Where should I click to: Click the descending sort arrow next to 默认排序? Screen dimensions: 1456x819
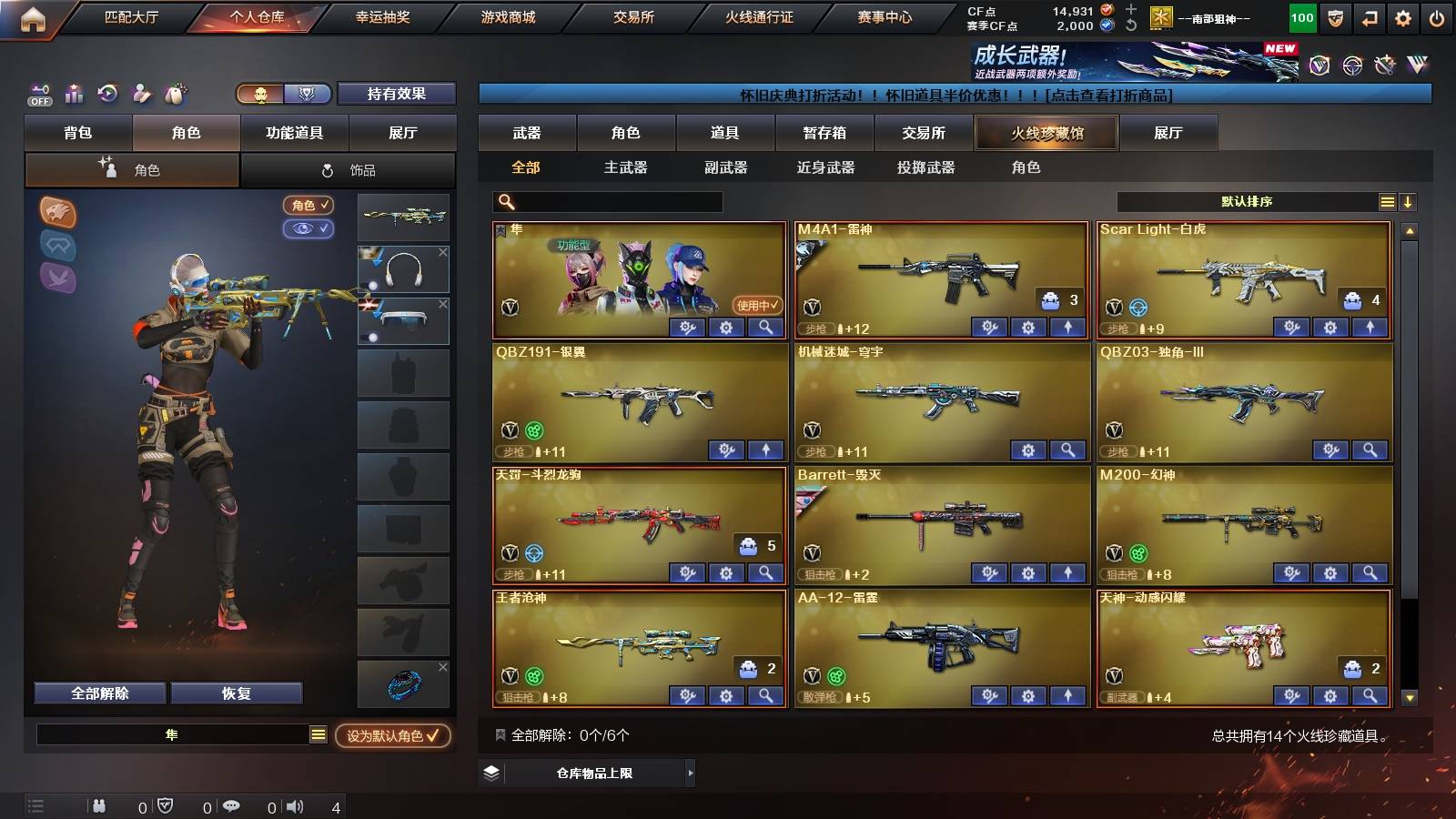[x=1408, y=202]
